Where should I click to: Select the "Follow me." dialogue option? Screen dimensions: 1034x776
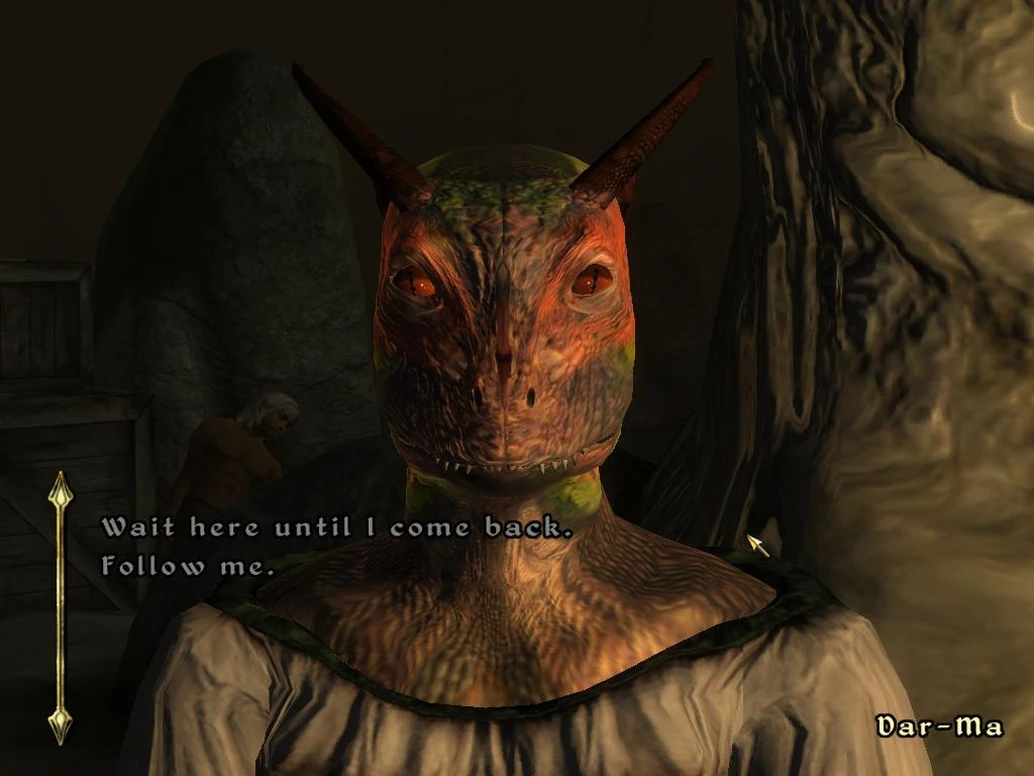pyautogui.click(x=187, y=566)
